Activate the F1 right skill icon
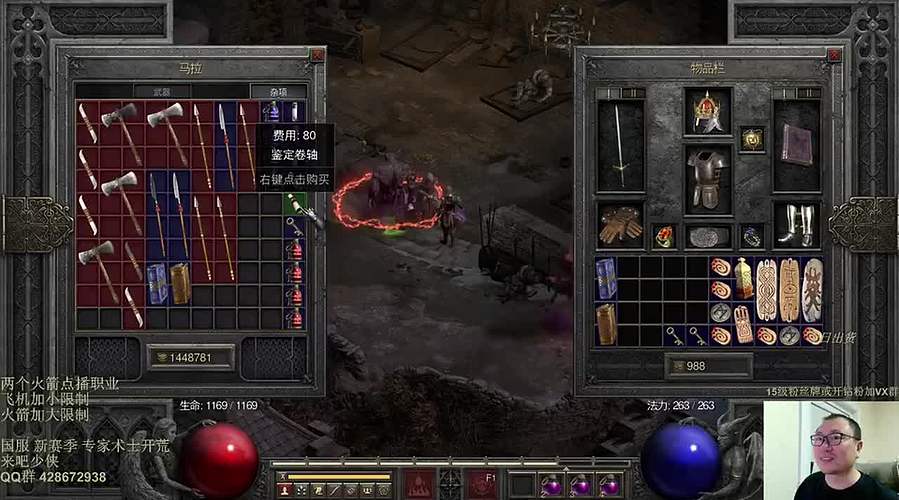Screen dimensions: 899x500 coord(486,484)
